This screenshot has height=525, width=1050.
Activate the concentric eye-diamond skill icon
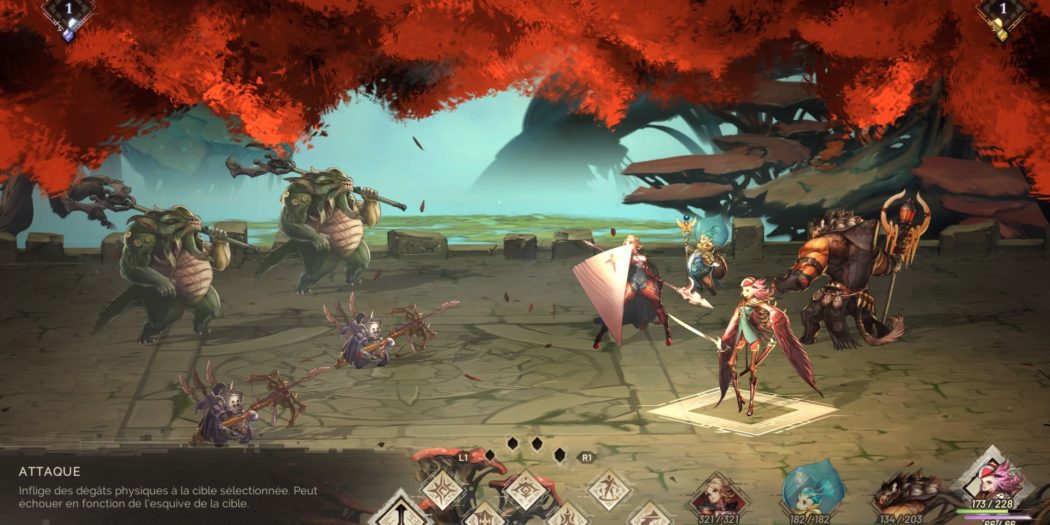tap(525, 490)
